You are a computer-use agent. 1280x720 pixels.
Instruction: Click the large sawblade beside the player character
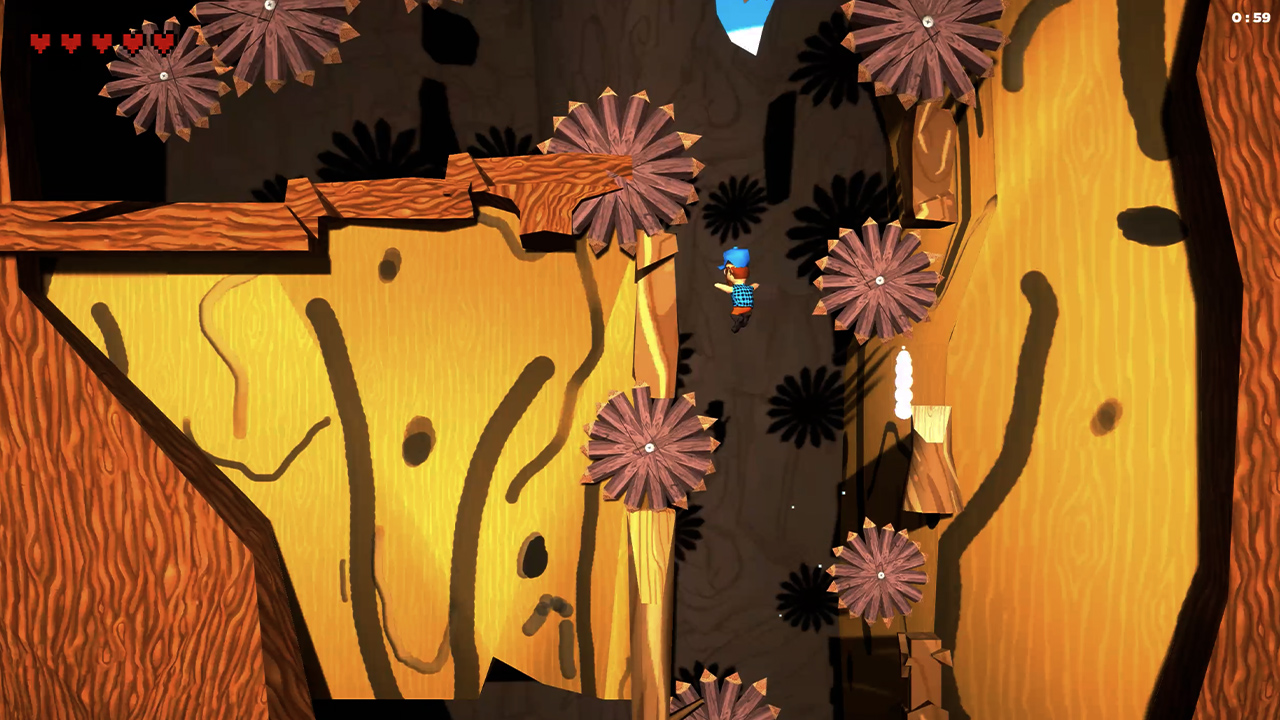tap(880, 280)
